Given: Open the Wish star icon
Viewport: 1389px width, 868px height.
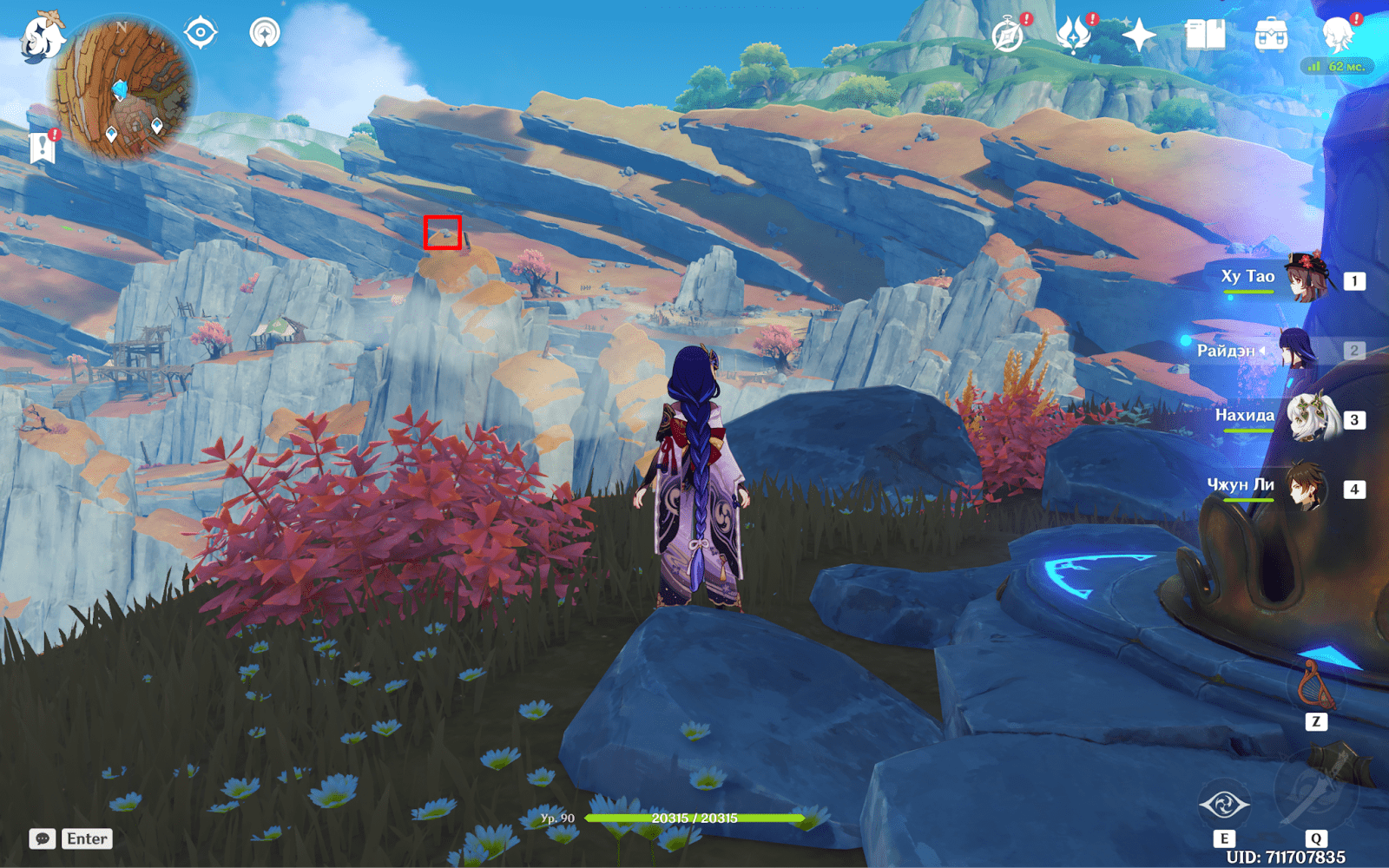Looking at the screenshot, I should point(1139,36).
